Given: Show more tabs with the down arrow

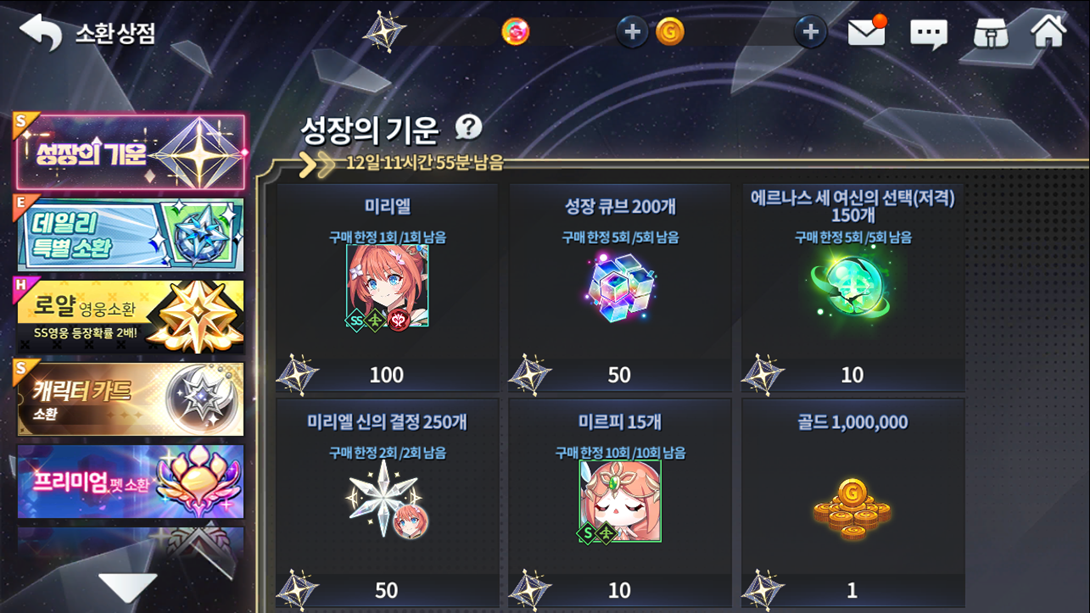Looking at the screenshot, I should tap(128, 587).
